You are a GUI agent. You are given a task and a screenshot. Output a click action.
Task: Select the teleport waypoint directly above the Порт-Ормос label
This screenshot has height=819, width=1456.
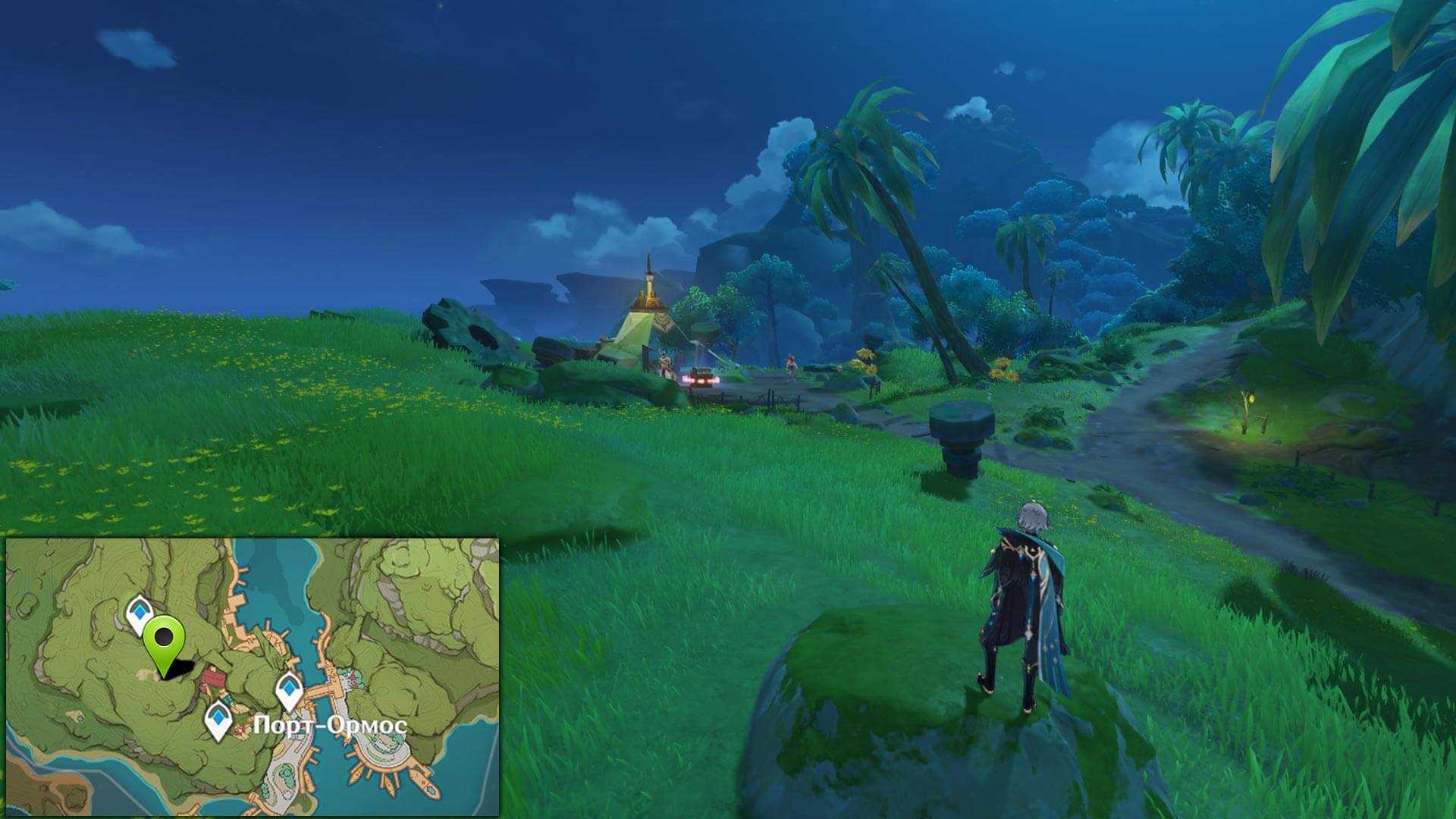[289, 690]
